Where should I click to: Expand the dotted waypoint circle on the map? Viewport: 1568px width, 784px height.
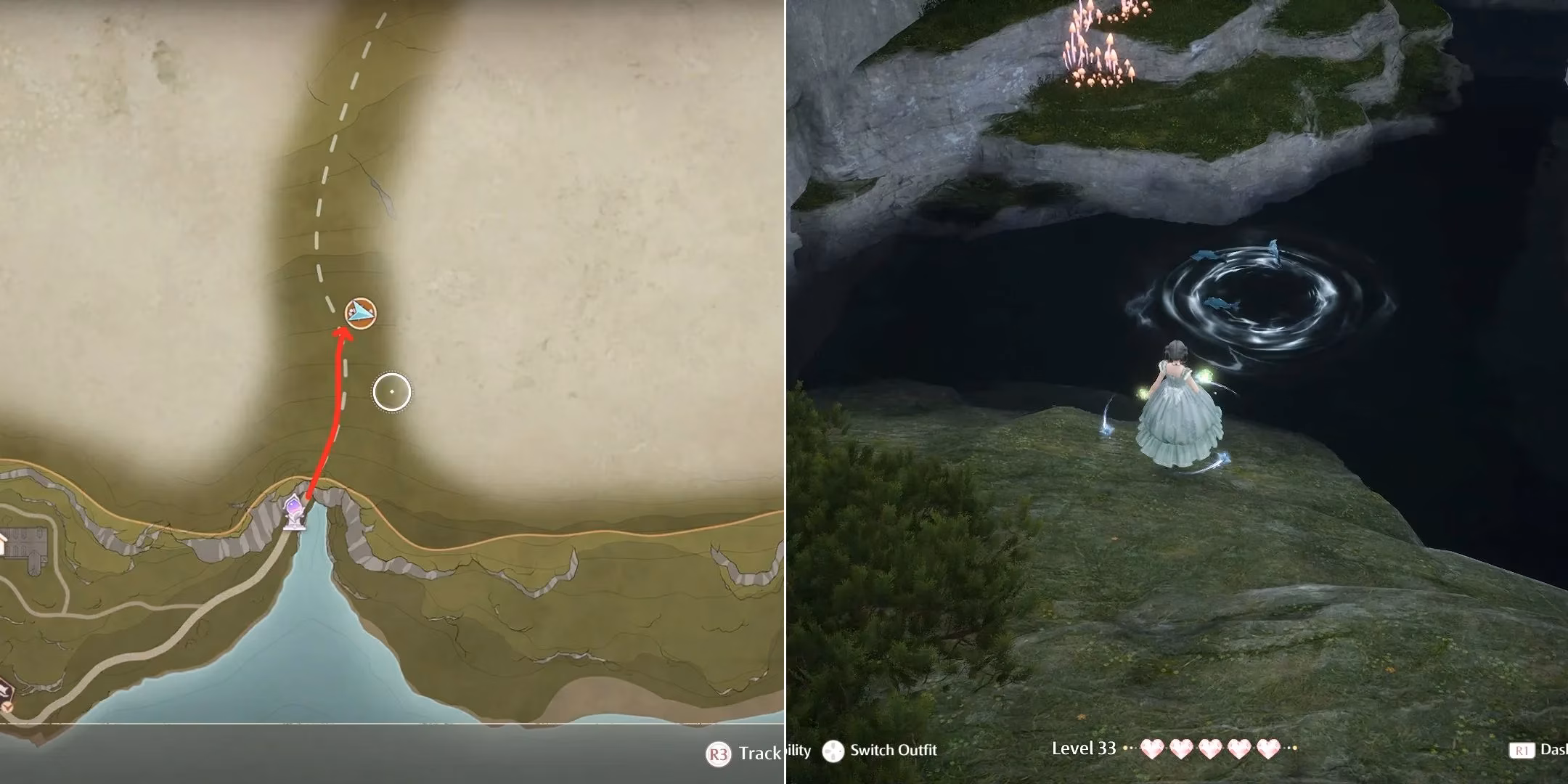(392, 391)
